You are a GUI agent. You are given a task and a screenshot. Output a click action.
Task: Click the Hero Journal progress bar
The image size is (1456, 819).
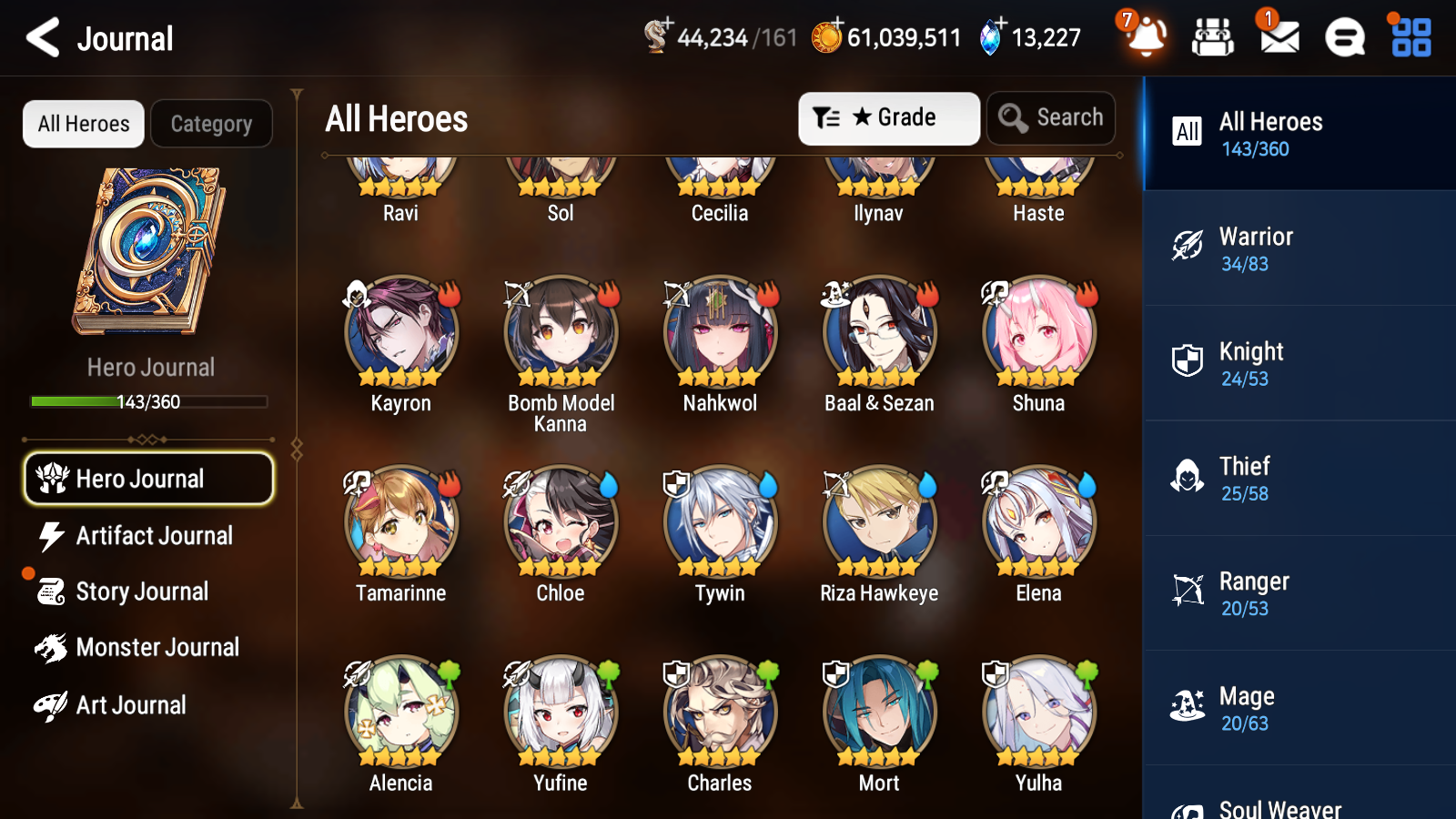(x=148, y=400)
